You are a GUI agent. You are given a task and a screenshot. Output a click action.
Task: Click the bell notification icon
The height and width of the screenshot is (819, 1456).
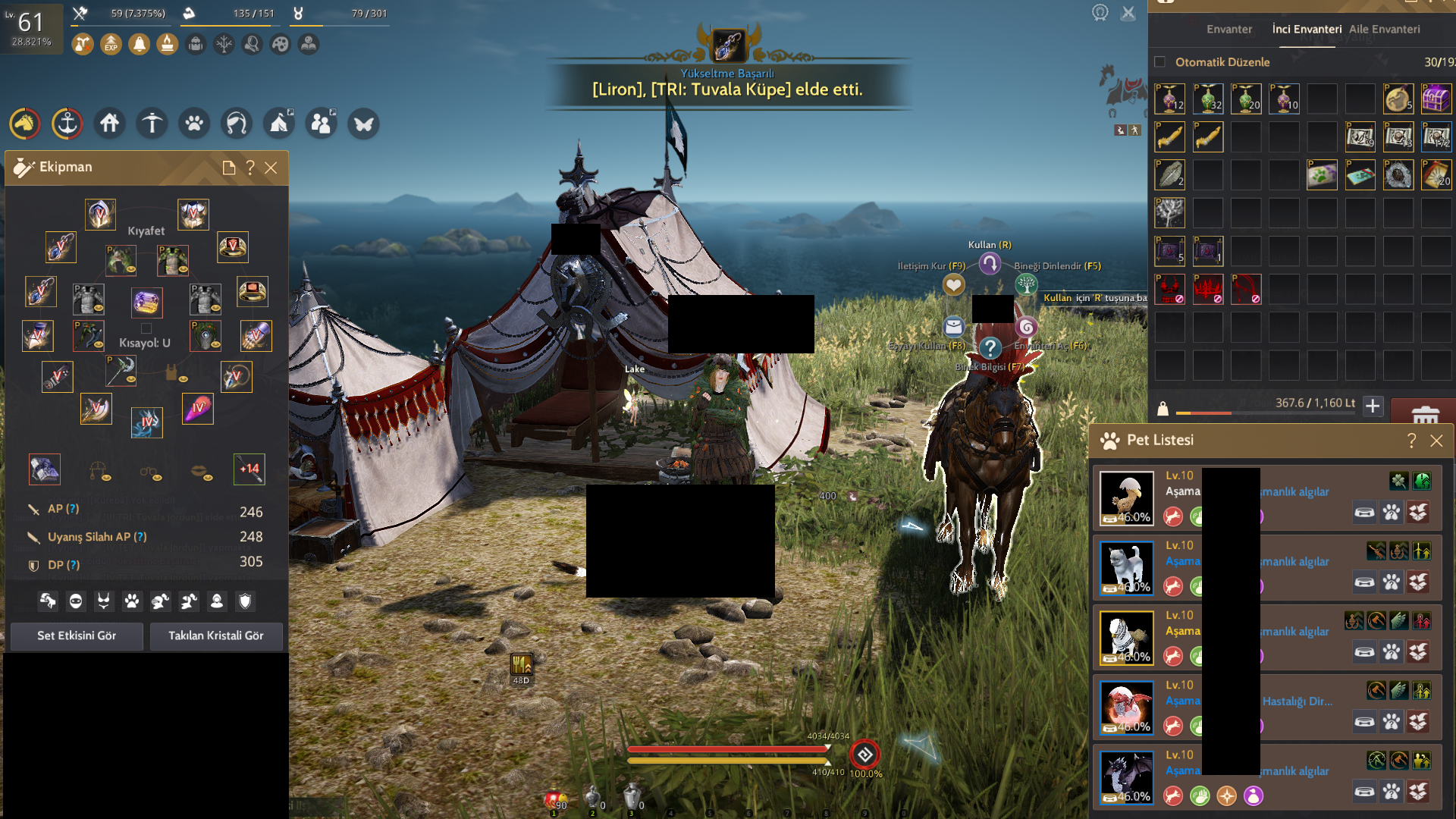click(x=140, y=44)
